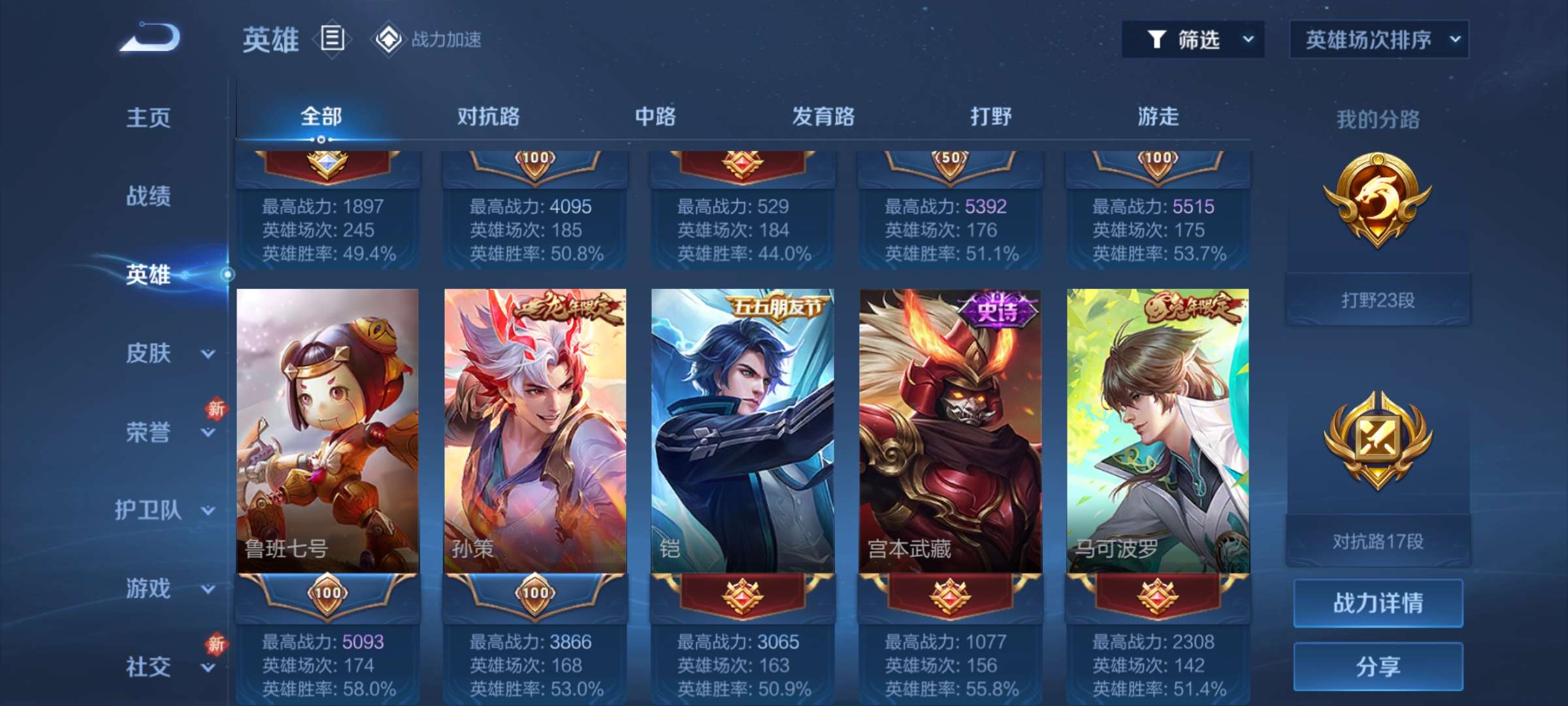Open the hero list icon beside 英雄
The image size is (1568, 706).
[x=332, y=39]
